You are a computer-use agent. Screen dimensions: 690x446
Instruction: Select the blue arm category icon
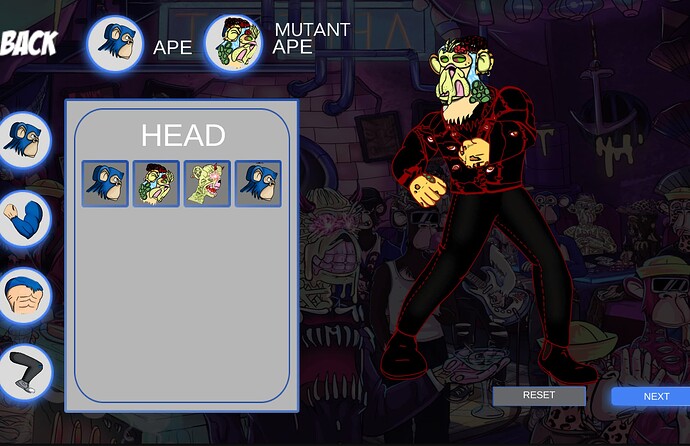coord(23,218)
